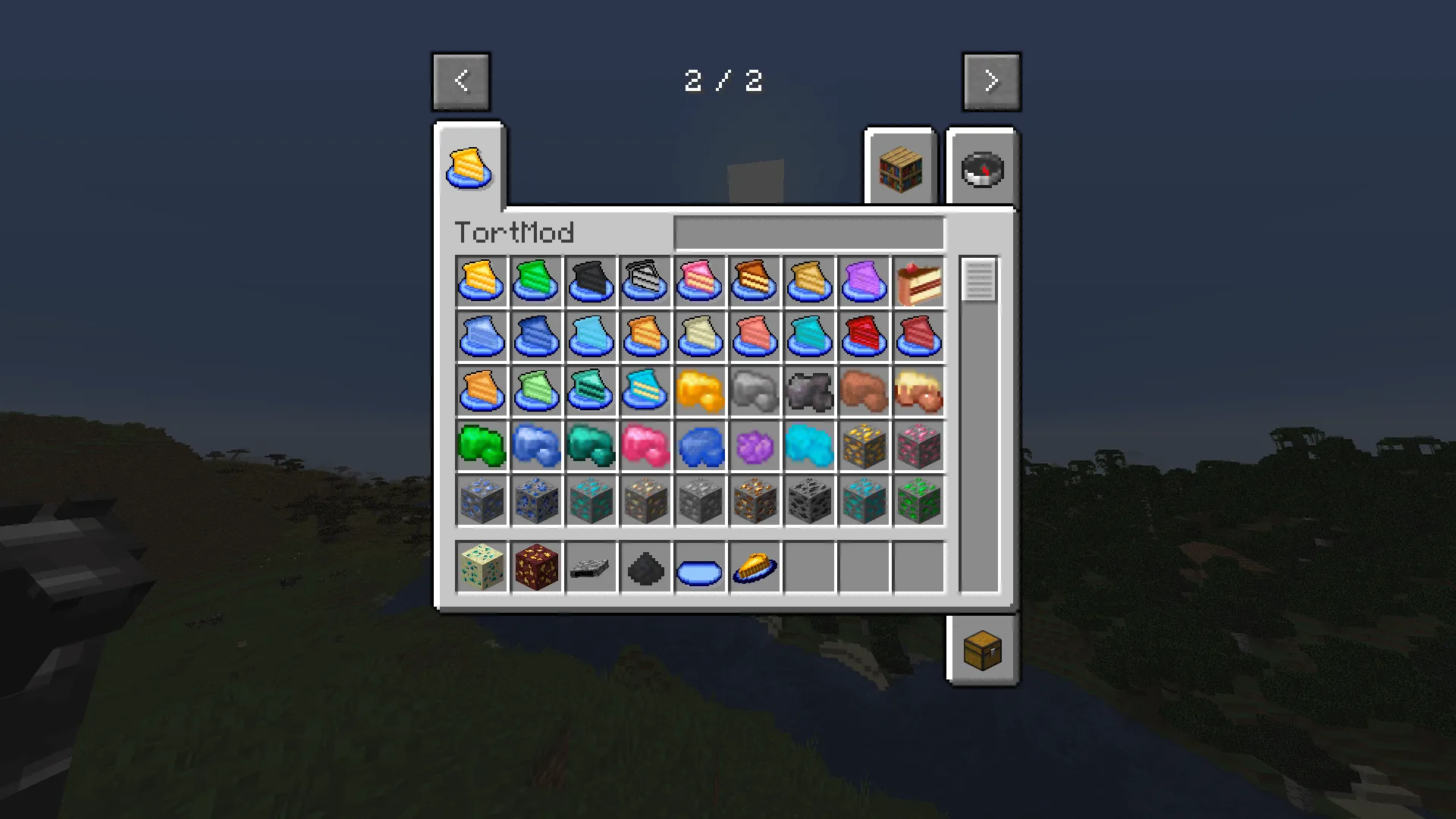Open the compass search tab
This screenshot has width=1456, height=819.
pos(981,168)
